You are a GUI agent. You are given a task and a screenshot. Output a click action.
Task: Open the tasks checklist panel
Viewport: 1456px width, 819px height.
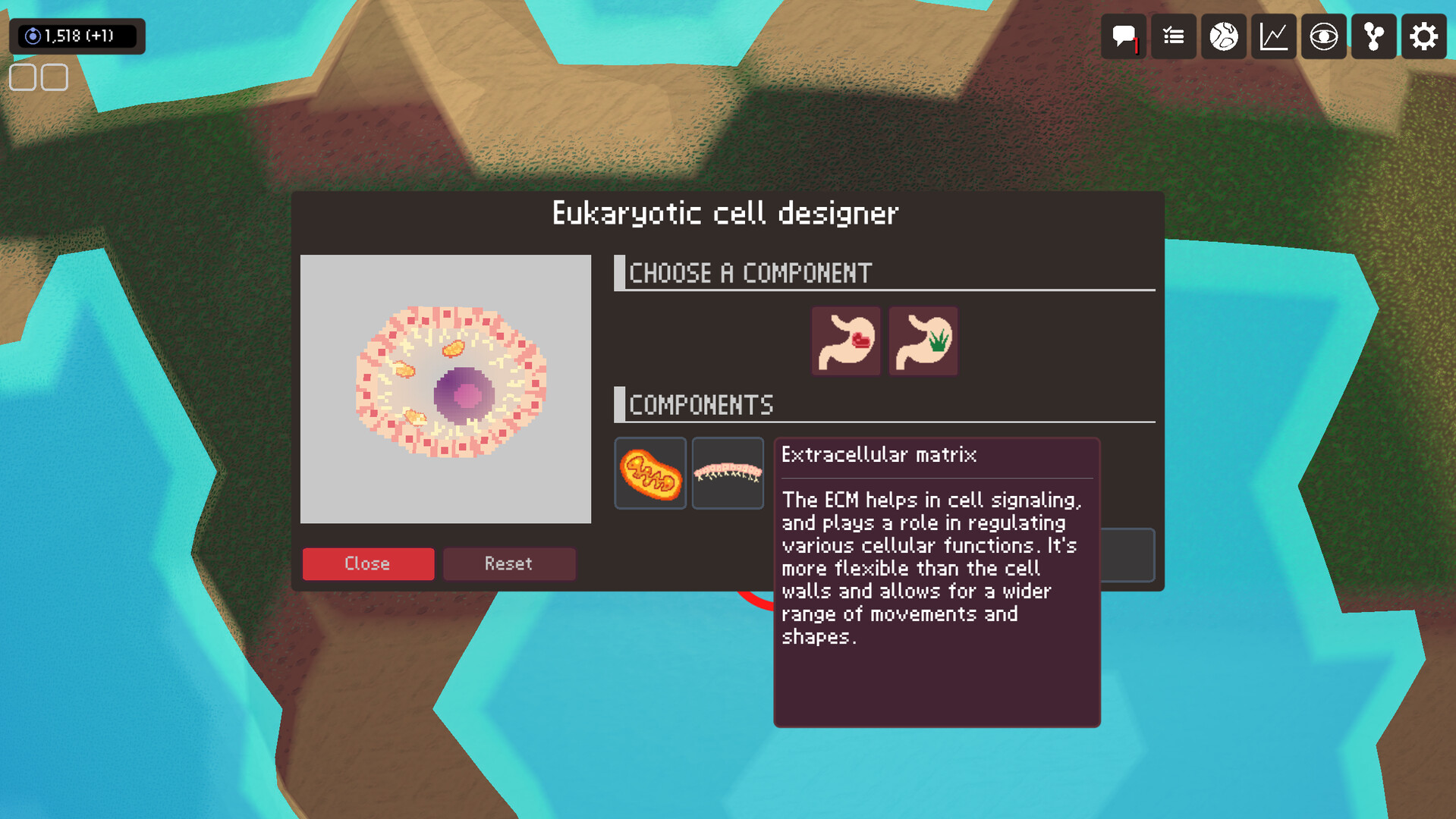[1173, 36]
